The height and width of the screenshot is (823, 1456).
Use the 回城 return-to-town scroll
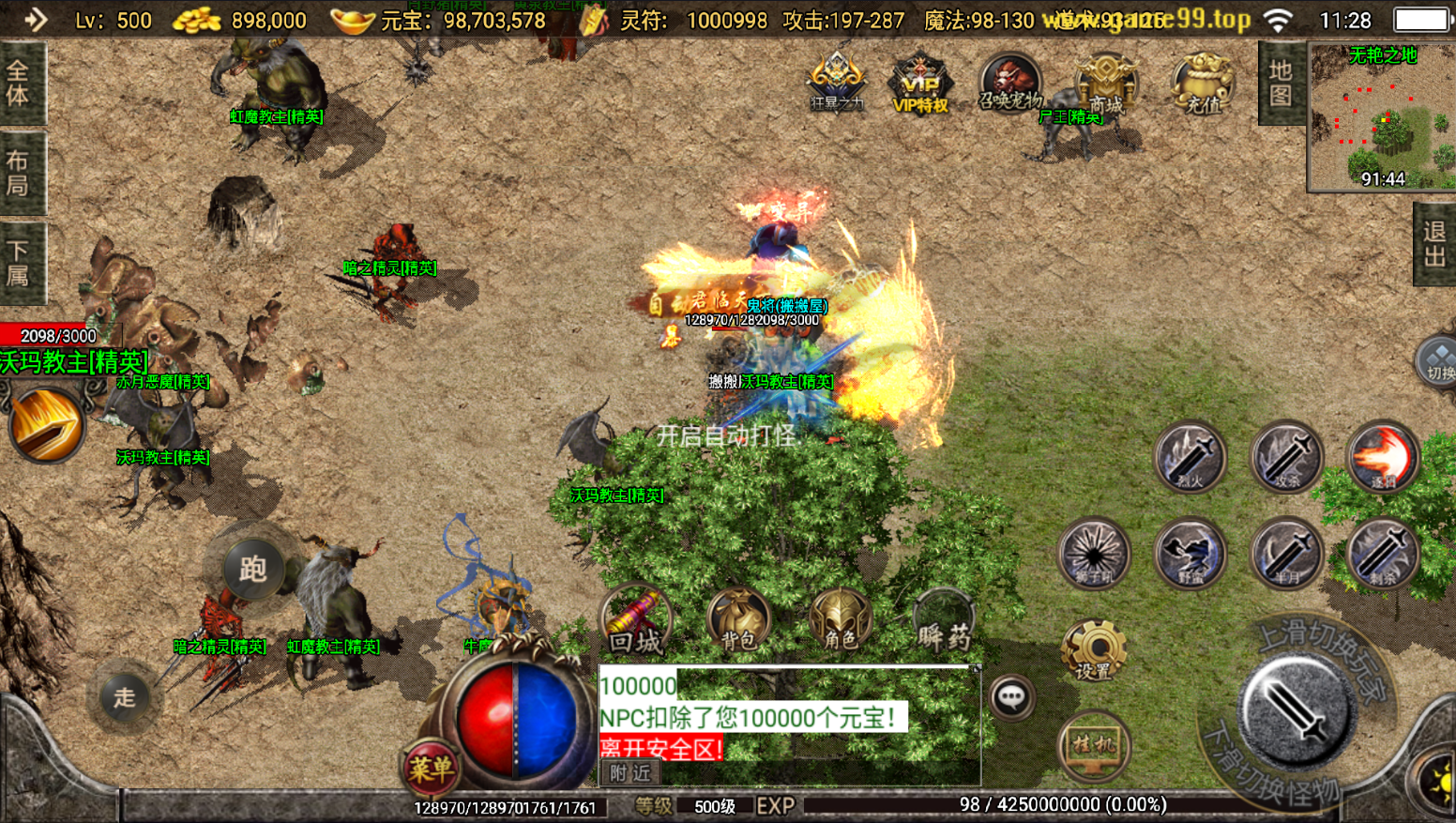pyautogui.click(x=635, y=621)
